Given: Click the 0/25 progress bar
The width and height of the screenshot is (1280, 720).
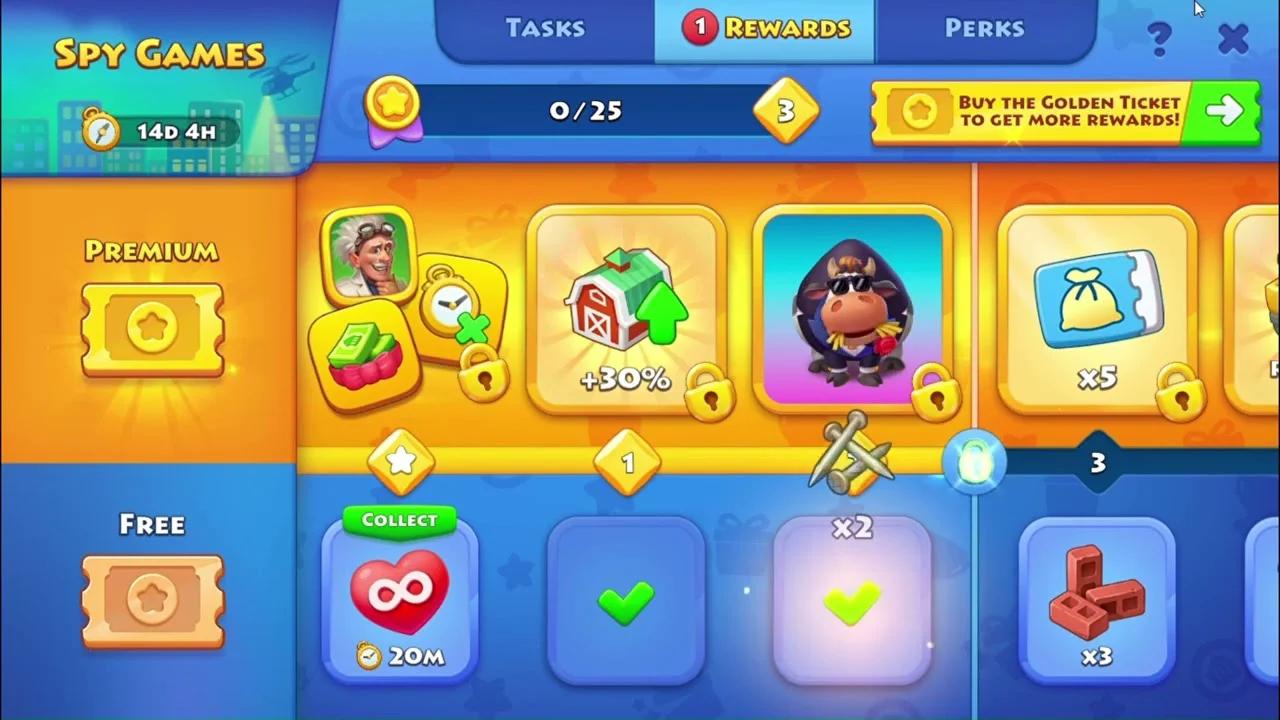Looking at the screenshot, I should [x=585, y=110].
